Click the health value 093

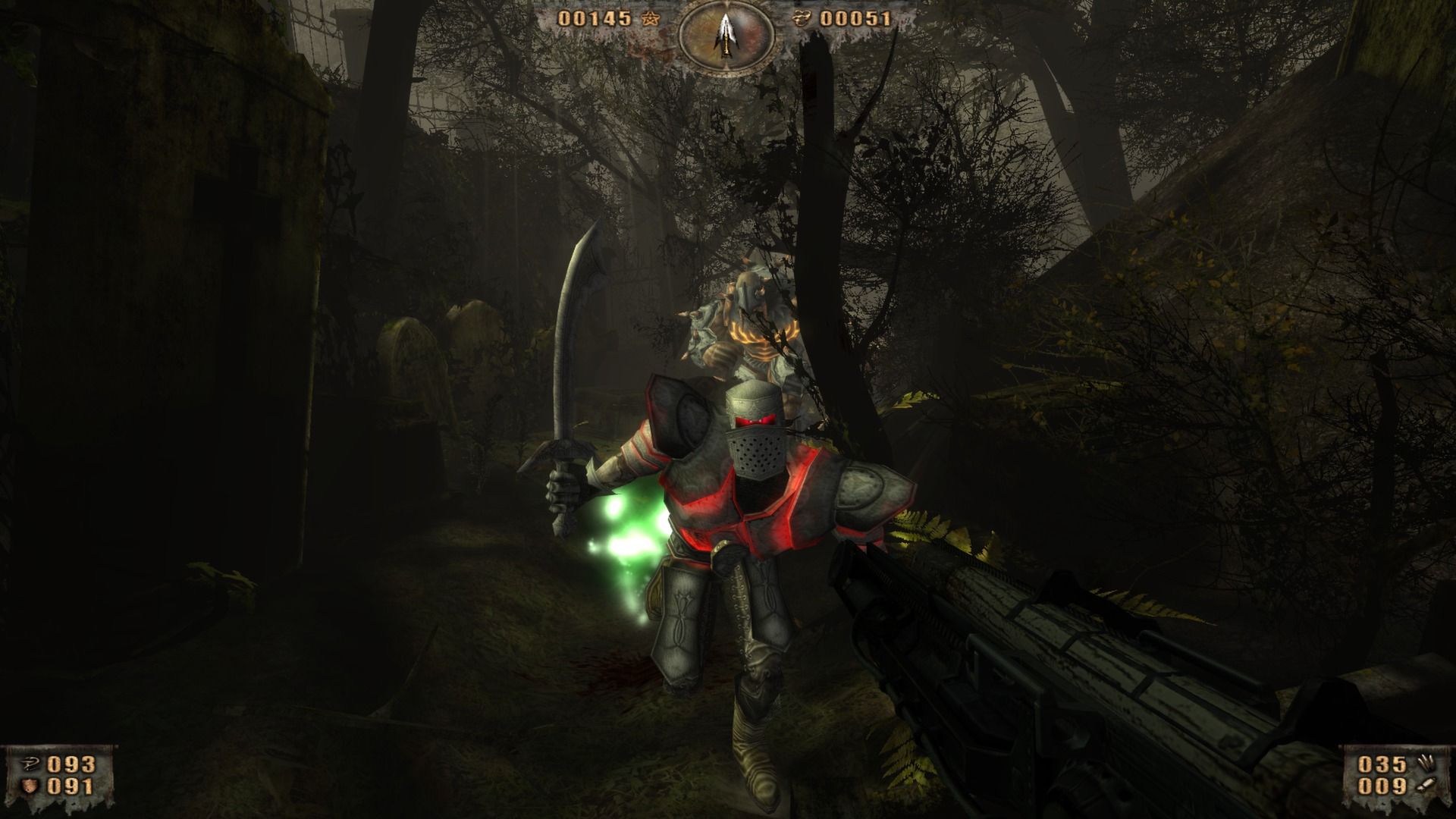tap(71, 764)
